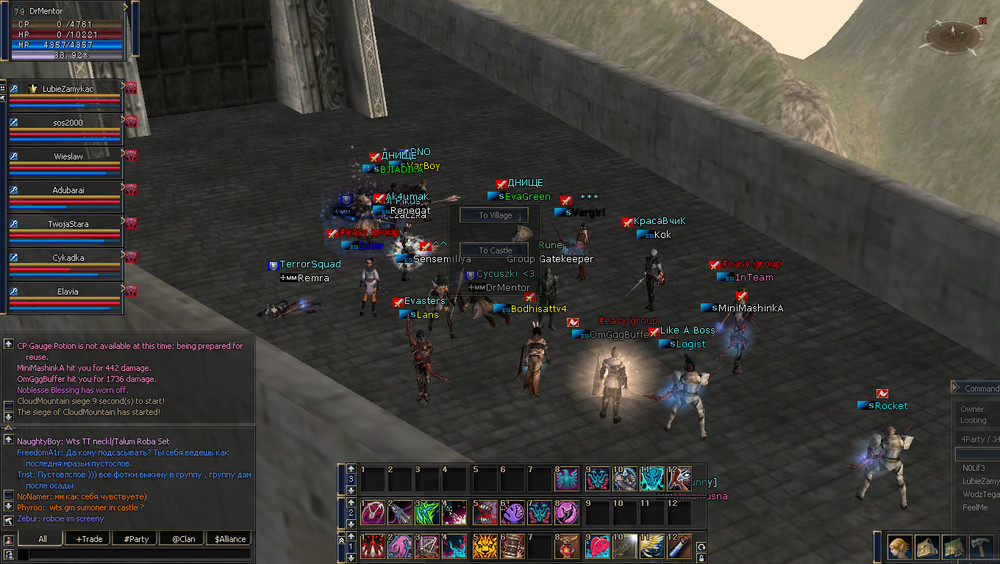The image size is (1000, 564).
Task: Use the blue vial in hotbar slot 12
Action: 680,546
